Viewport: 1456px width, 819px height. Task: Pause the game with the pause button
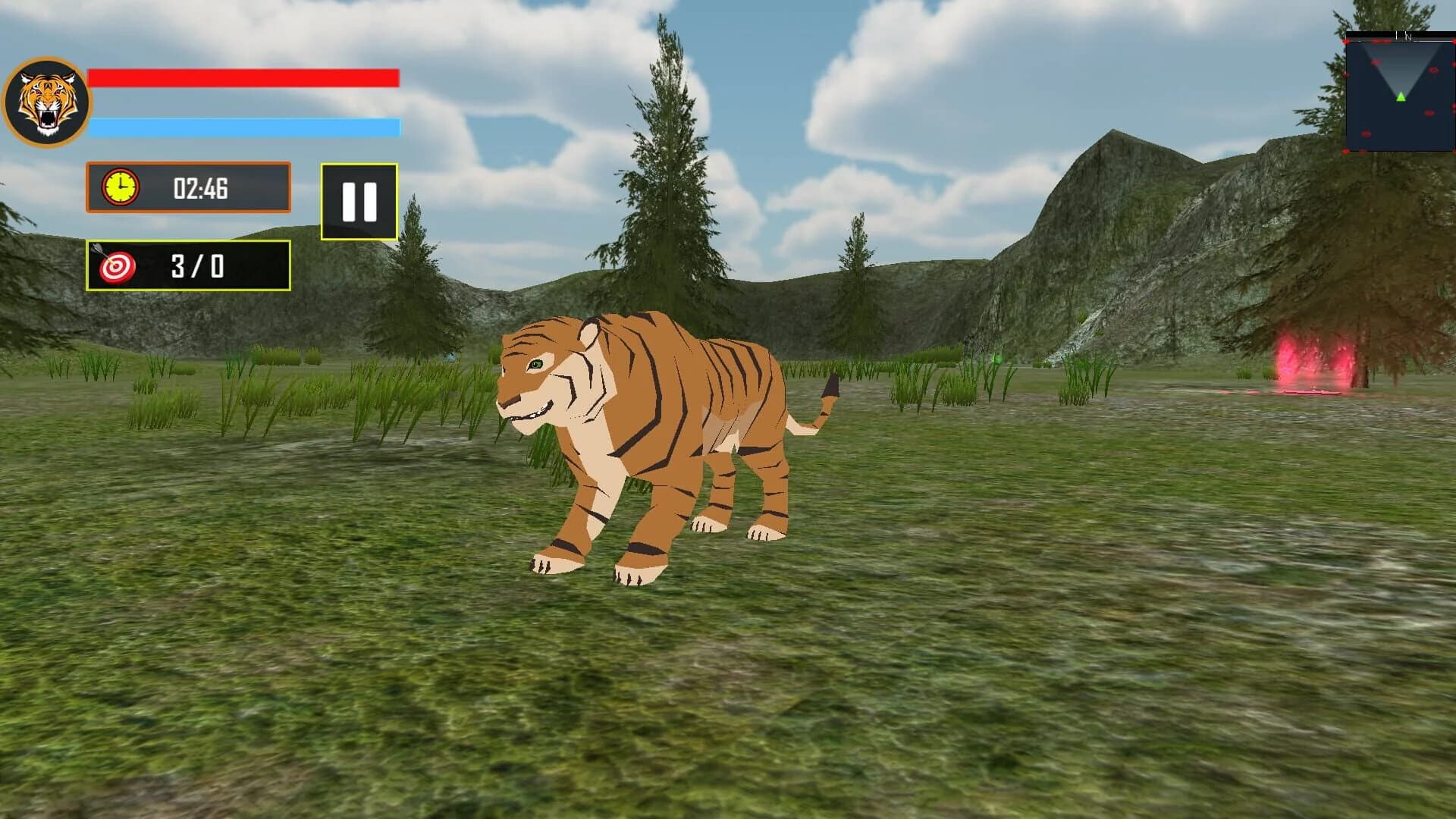click(x=359, y=201)
